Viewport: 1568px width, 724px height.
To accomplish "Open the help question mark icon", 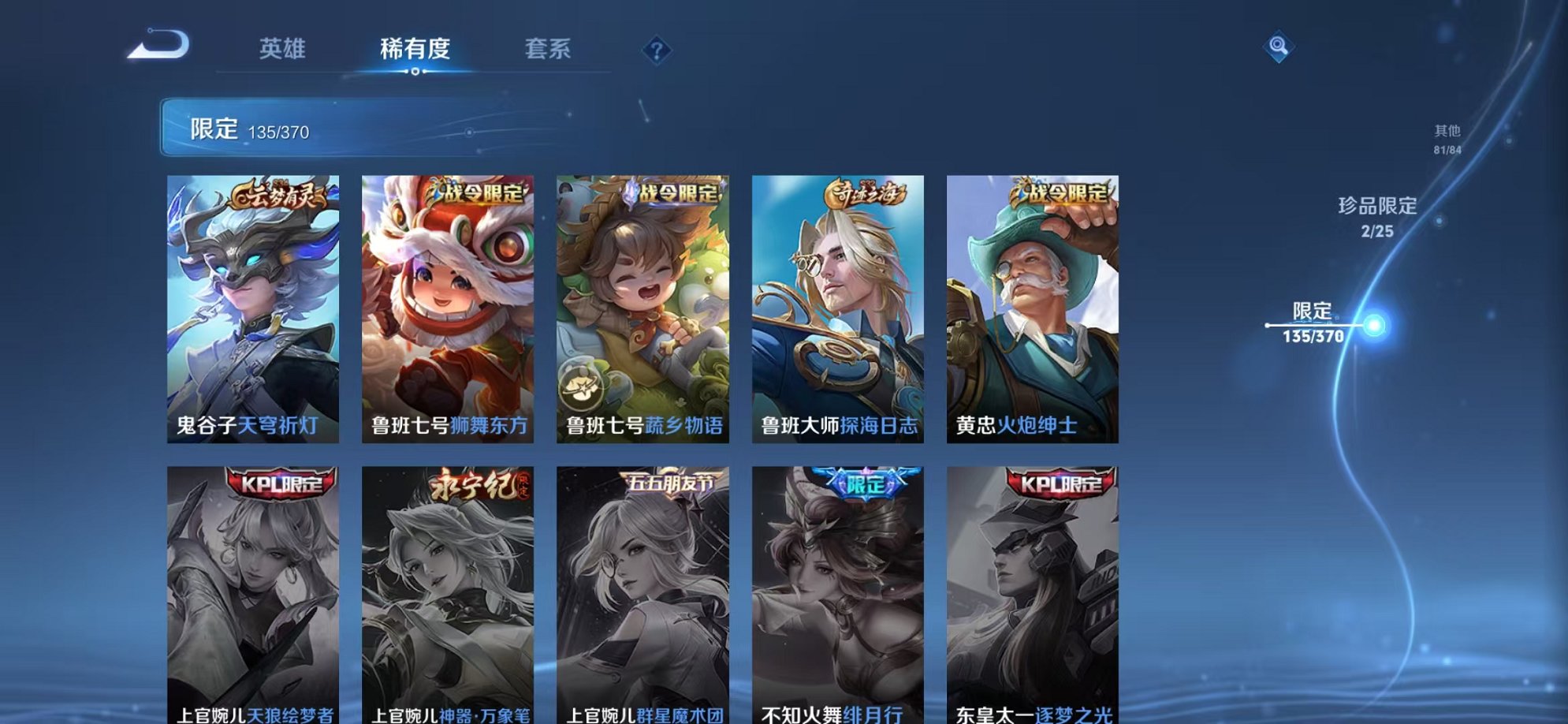I will (x=657, y=50).
